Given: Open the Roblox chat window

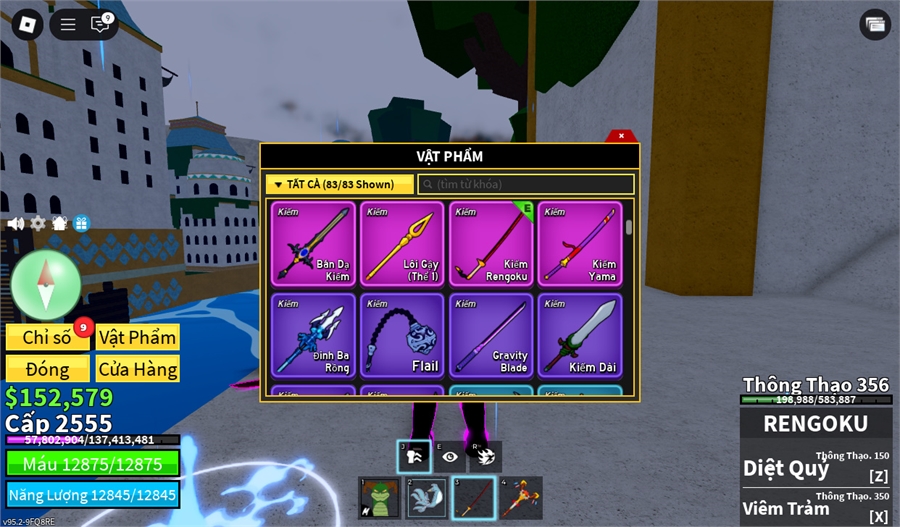Looking at the screenshot, I should pyautogui.click(x=100, y=25).
